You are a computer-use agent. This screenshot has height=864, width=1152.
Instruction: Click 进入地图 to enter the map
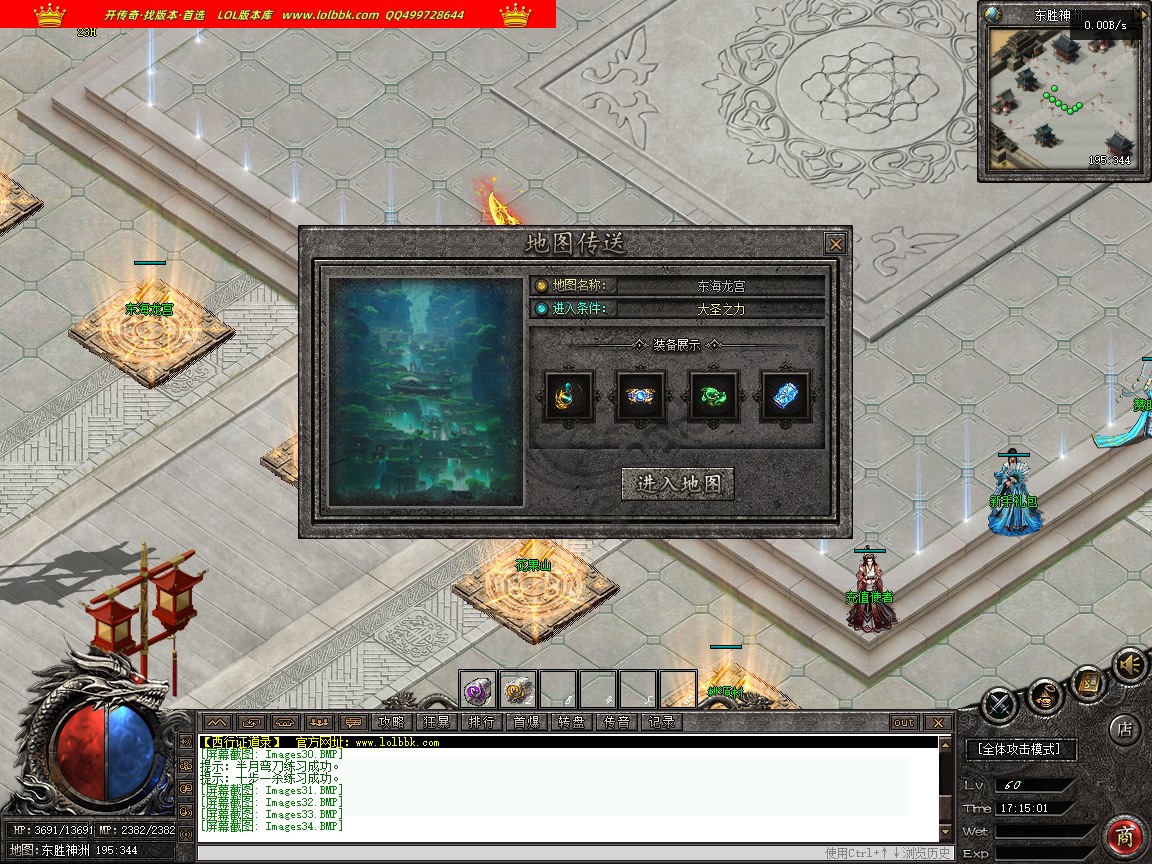pyautogui.click(x=678, y=484)
